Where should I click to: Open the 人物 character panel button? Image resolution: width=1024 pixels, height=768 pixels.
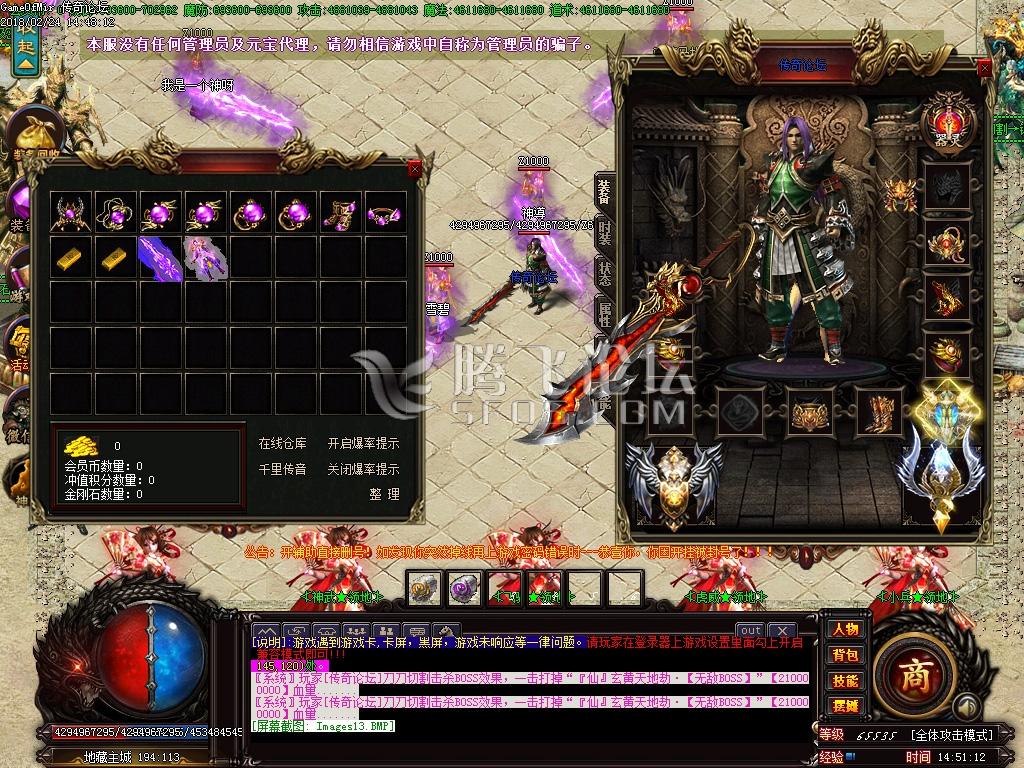tap(845, 629)
